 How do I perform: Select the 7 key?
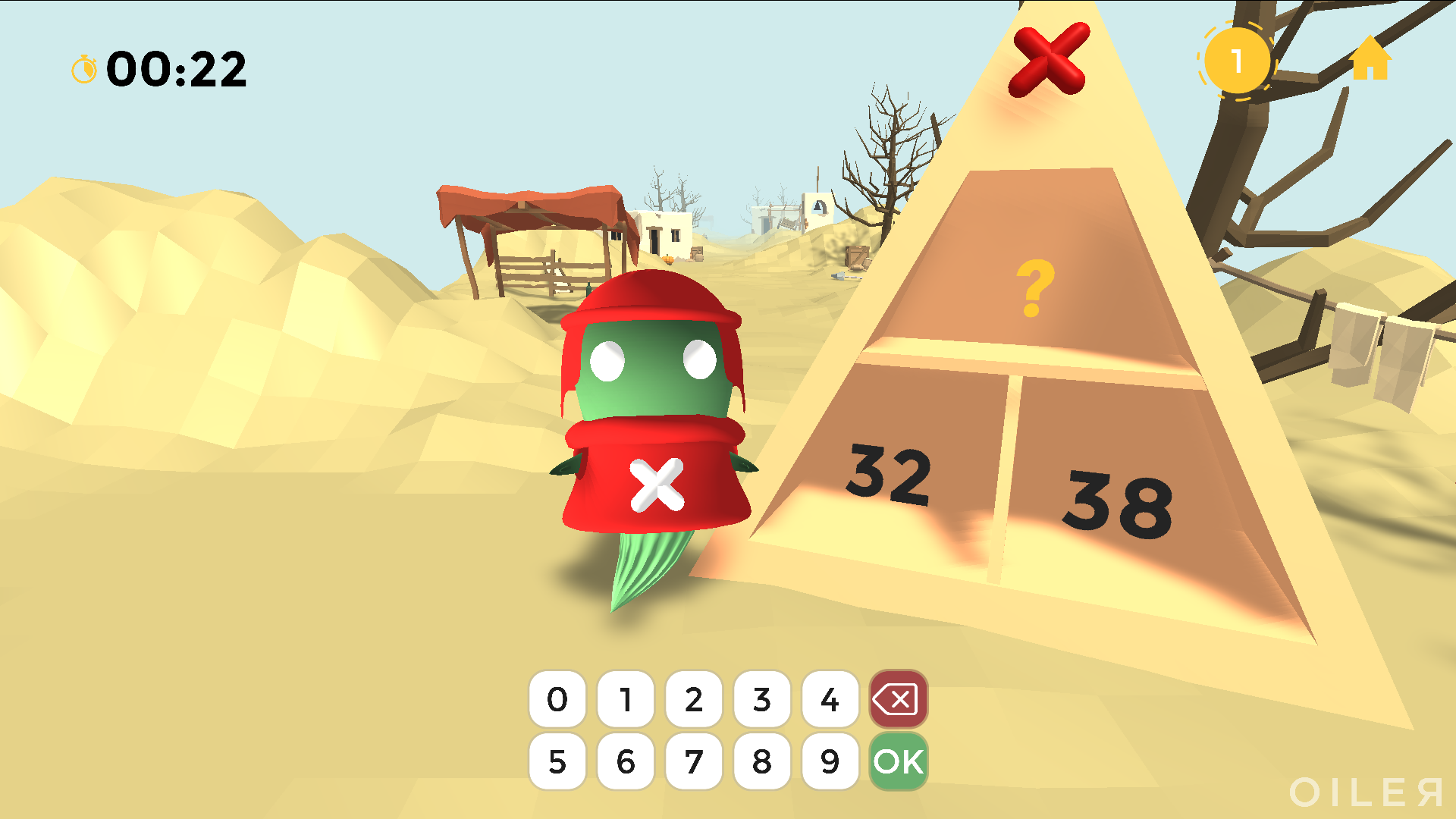point(694,761)
